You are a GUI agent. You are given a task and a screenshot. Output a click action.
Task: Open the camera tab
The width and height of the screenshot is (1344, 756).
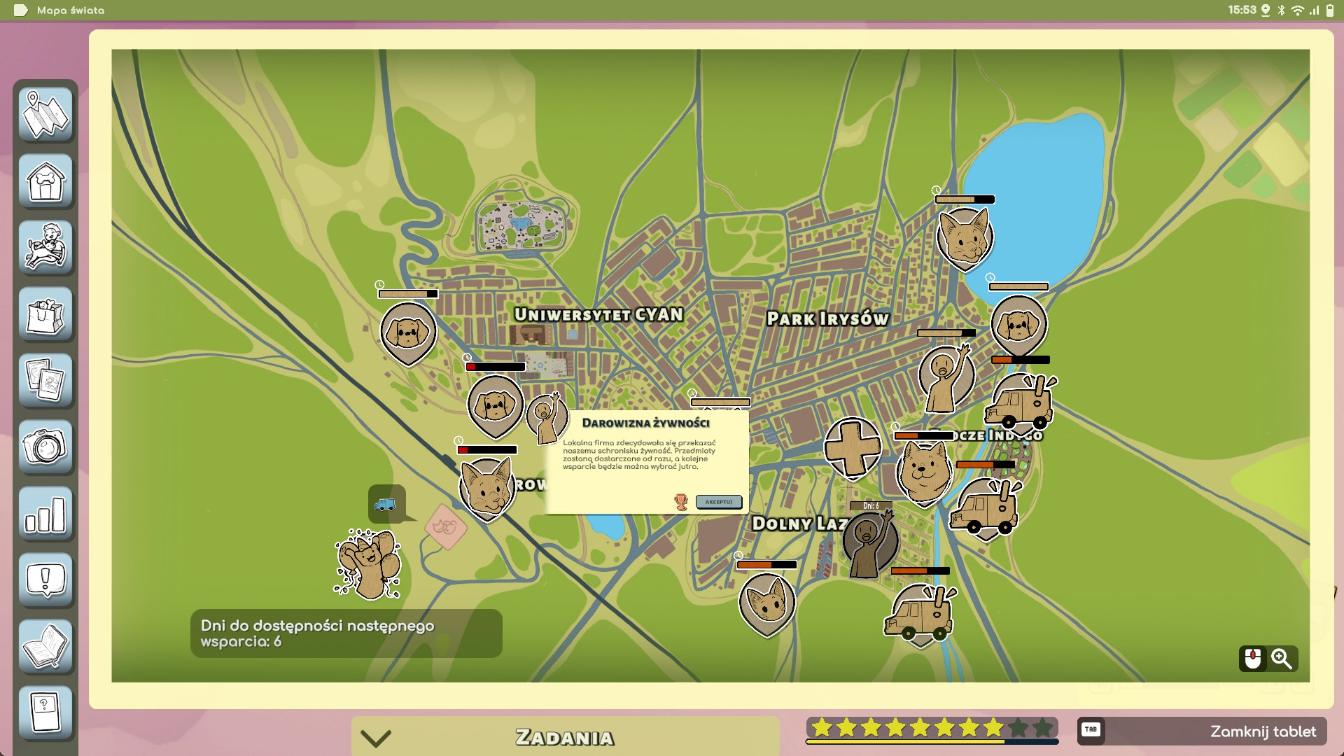pyautogui.click(x=46, y=447)
